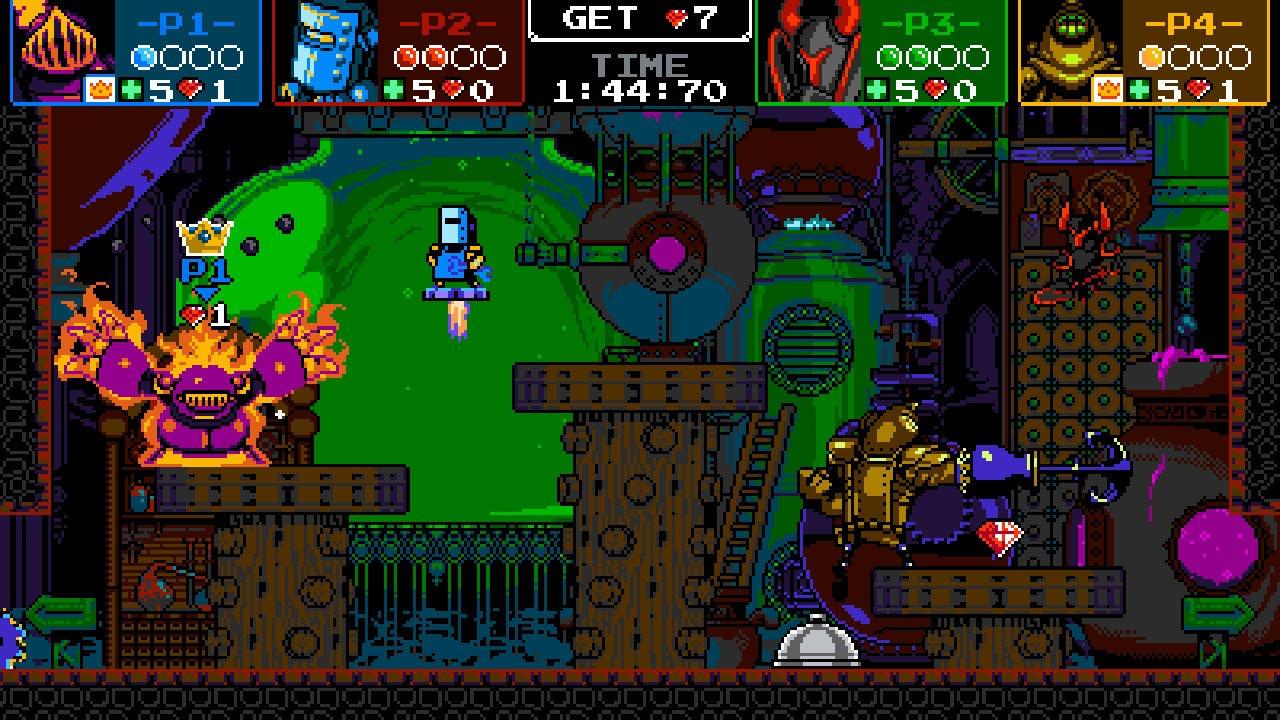1280x720 pixels.
Task: Click the GET 7 gems objective tracker
Action: coord(640,19)
